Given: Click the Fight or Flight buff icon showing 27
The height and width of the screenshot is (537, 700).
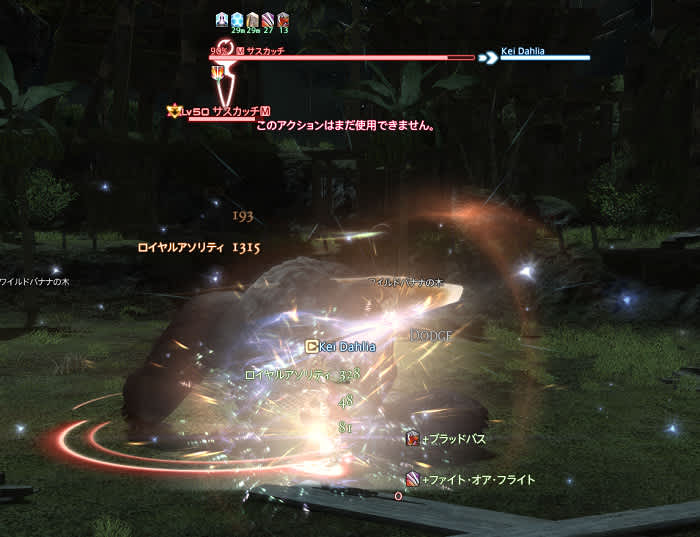Looking at the screenshot, I should [x=268, y=19].
